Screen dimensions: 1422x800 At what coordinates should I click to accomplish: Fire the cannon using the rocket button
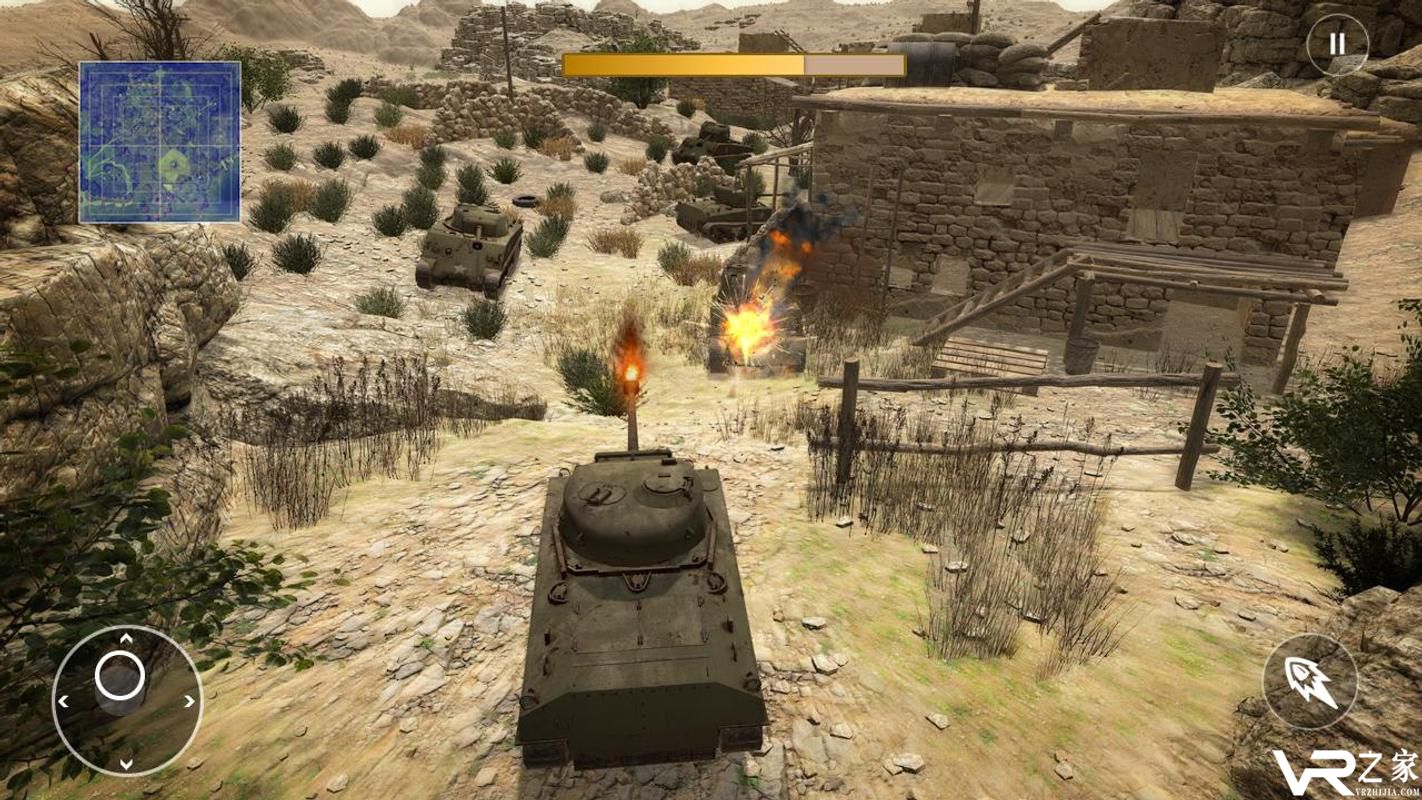point(1310,682)
